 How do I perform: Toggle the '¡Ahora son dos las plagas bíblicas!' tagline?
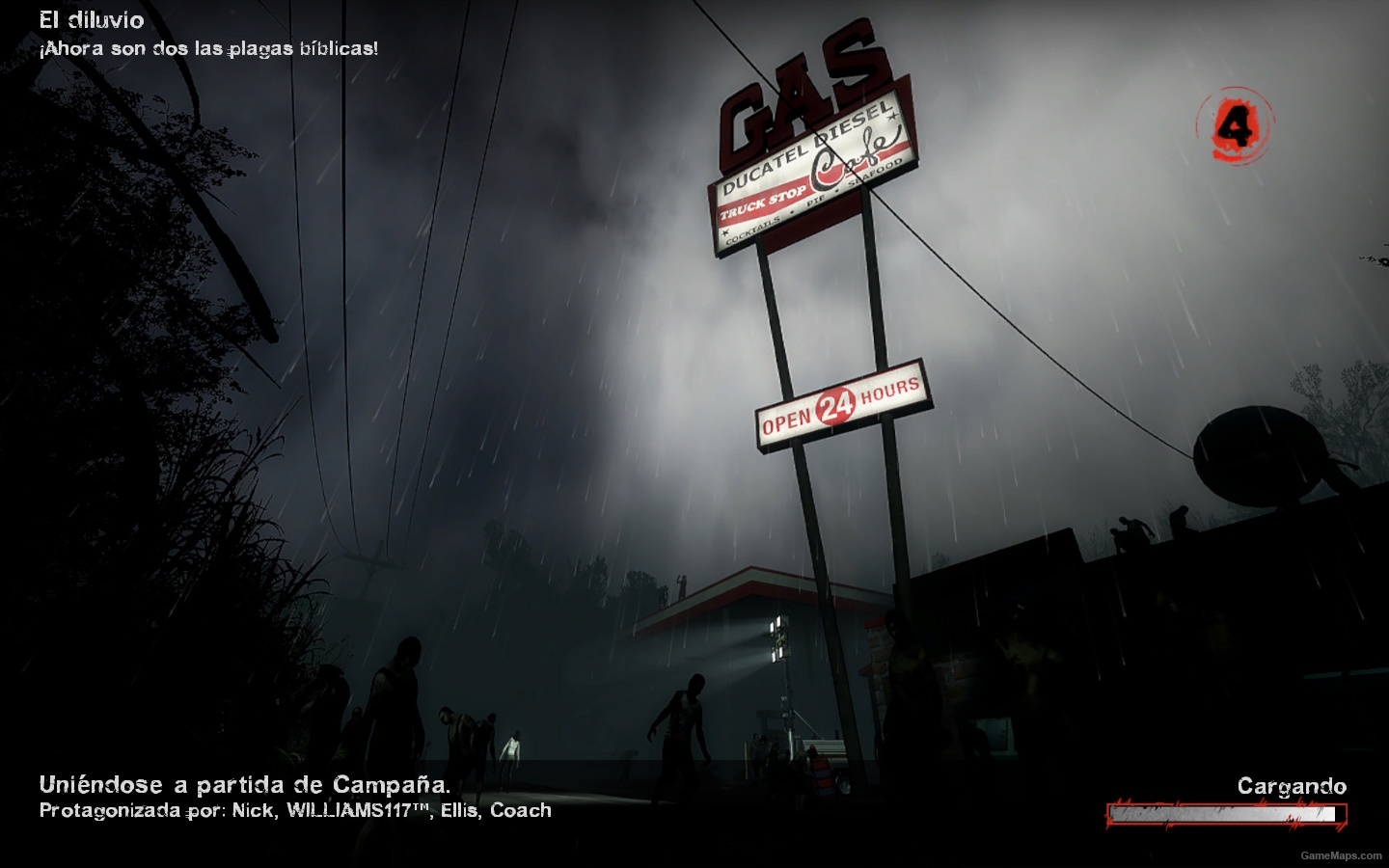point(208,48)
